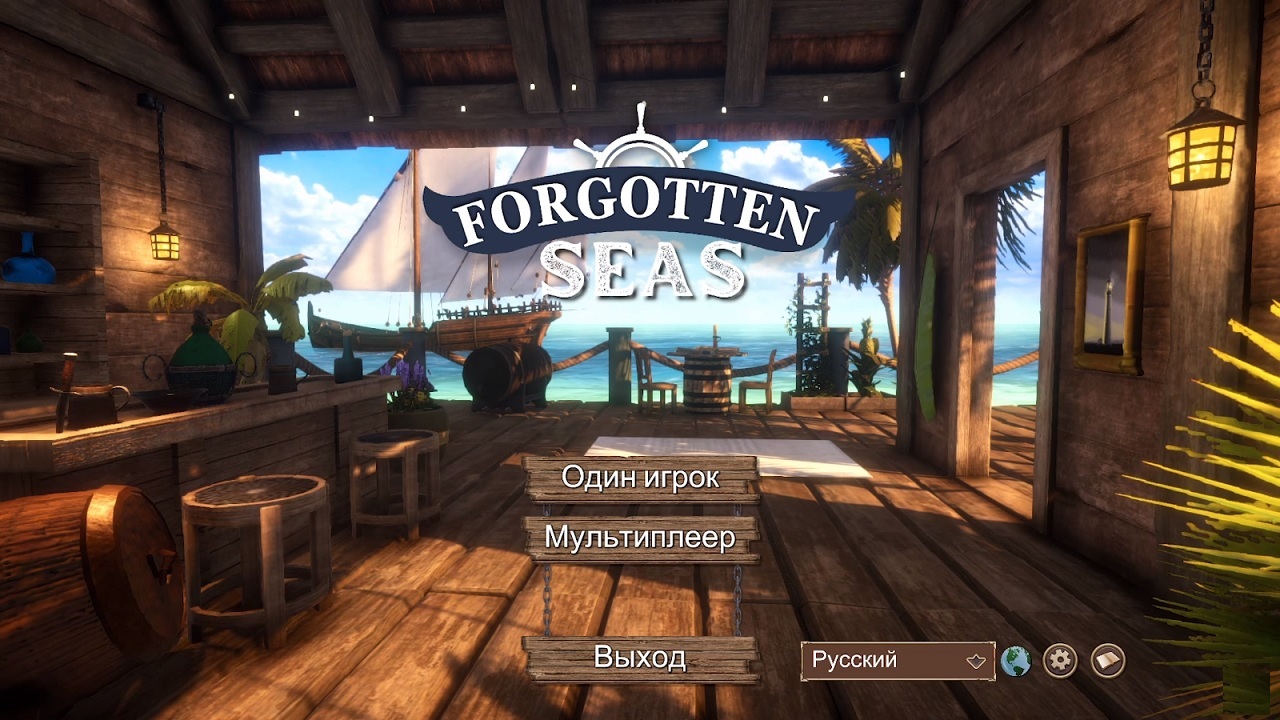Open game options via the gear icon
1280x720 pixels.
click(1061, 660)
